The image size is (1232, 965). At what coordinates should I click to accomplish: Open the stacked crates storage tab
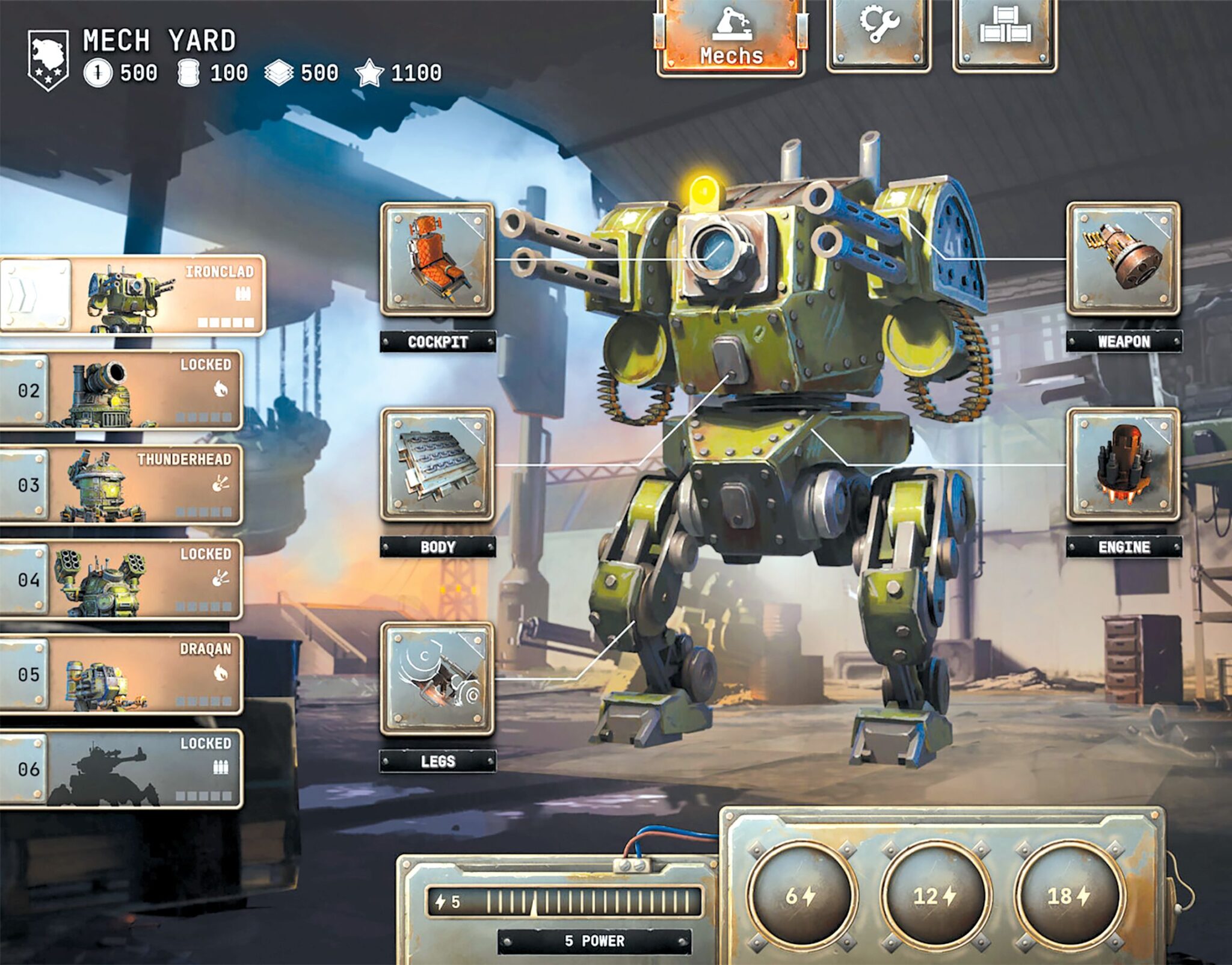[x=1005, y=33]
